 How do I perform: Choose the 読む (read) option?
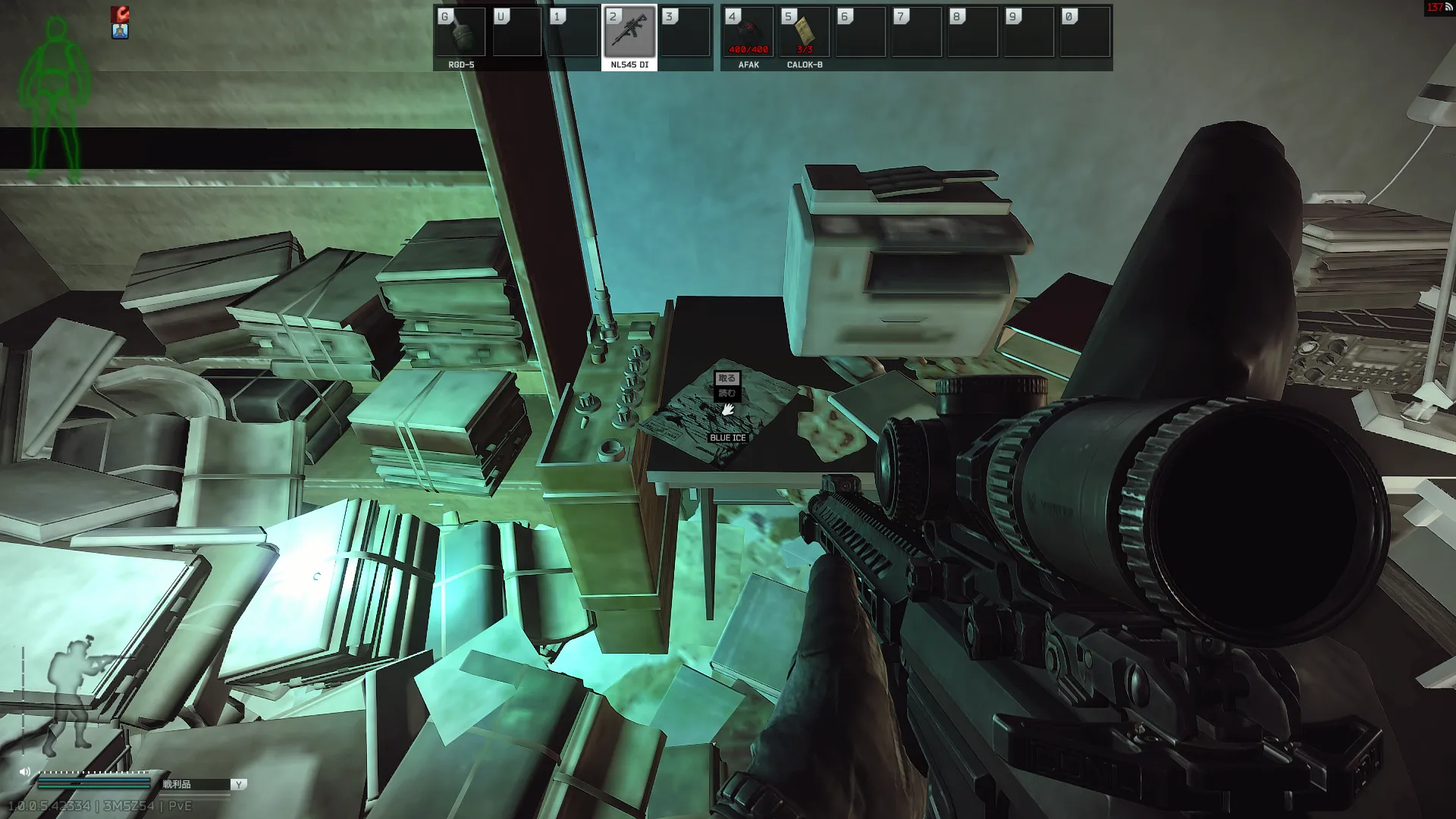[726, 393]
